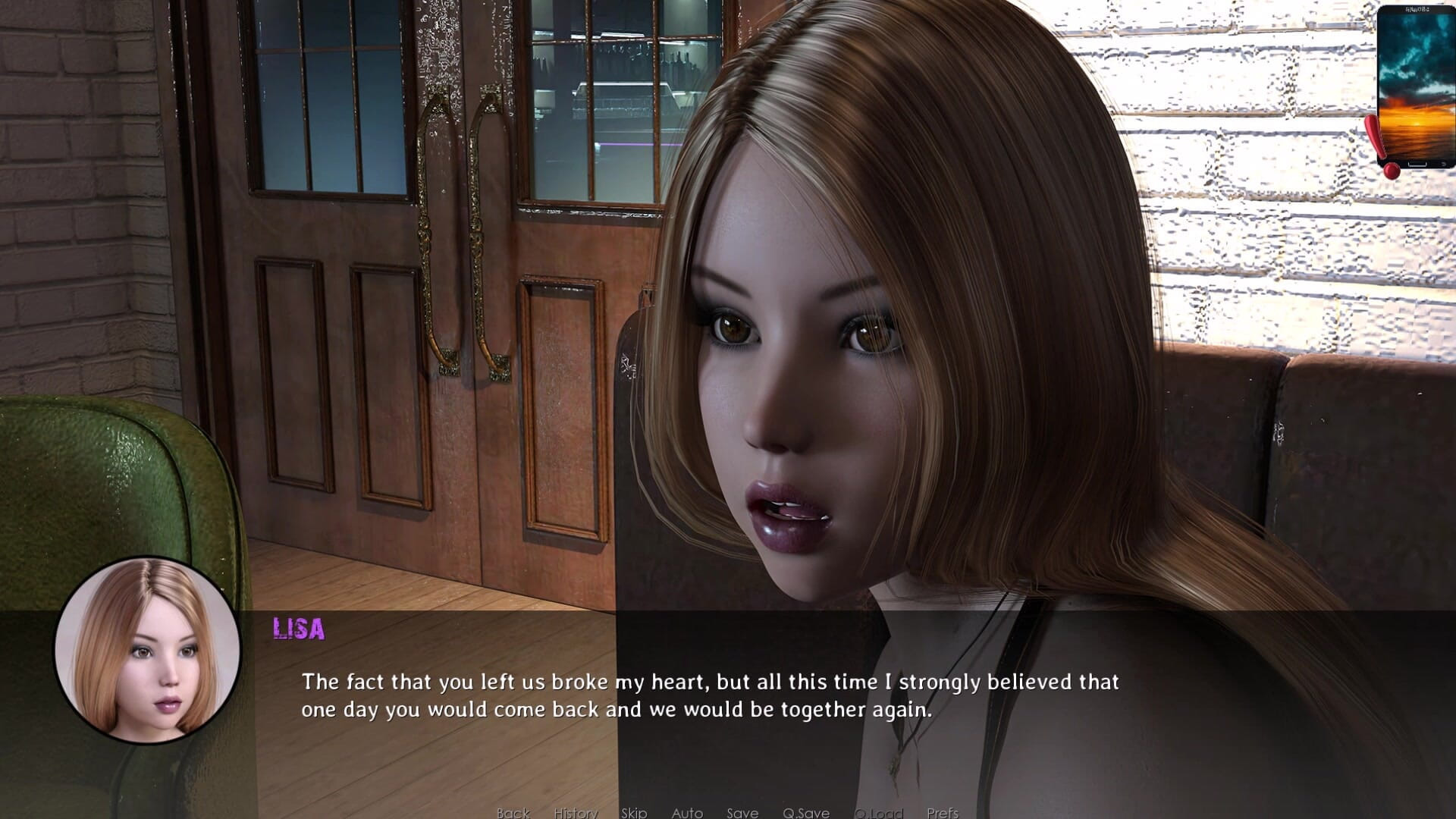Image resolution: width=1456 pixels, height=819 pixels.
Task: Open the Save menu
Action: [742, 812]
